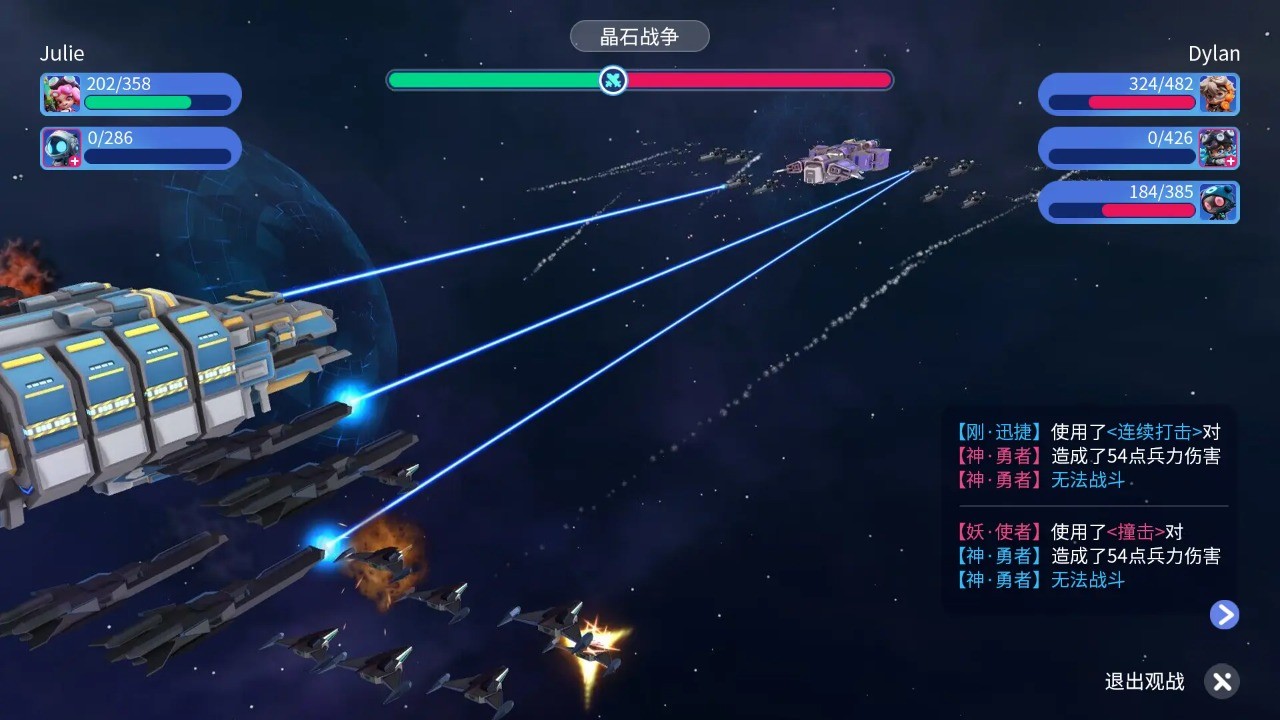Select Dylan's defeated hero with 0/426 troops
1280x720 pixels.
tap(1218, 148)
